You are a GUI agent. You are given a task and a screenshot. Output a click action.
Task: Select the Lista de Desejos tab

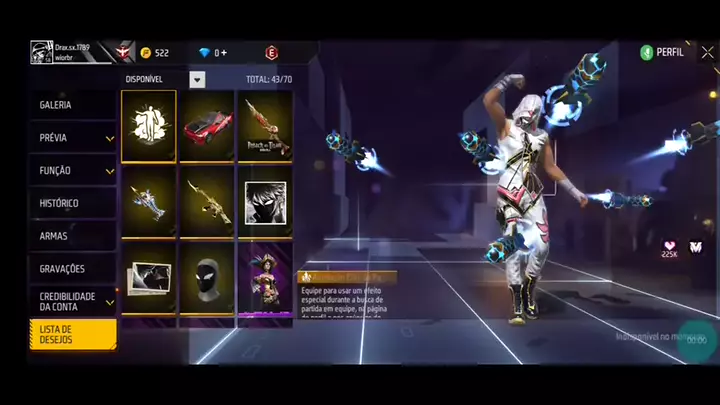[72, 334]
